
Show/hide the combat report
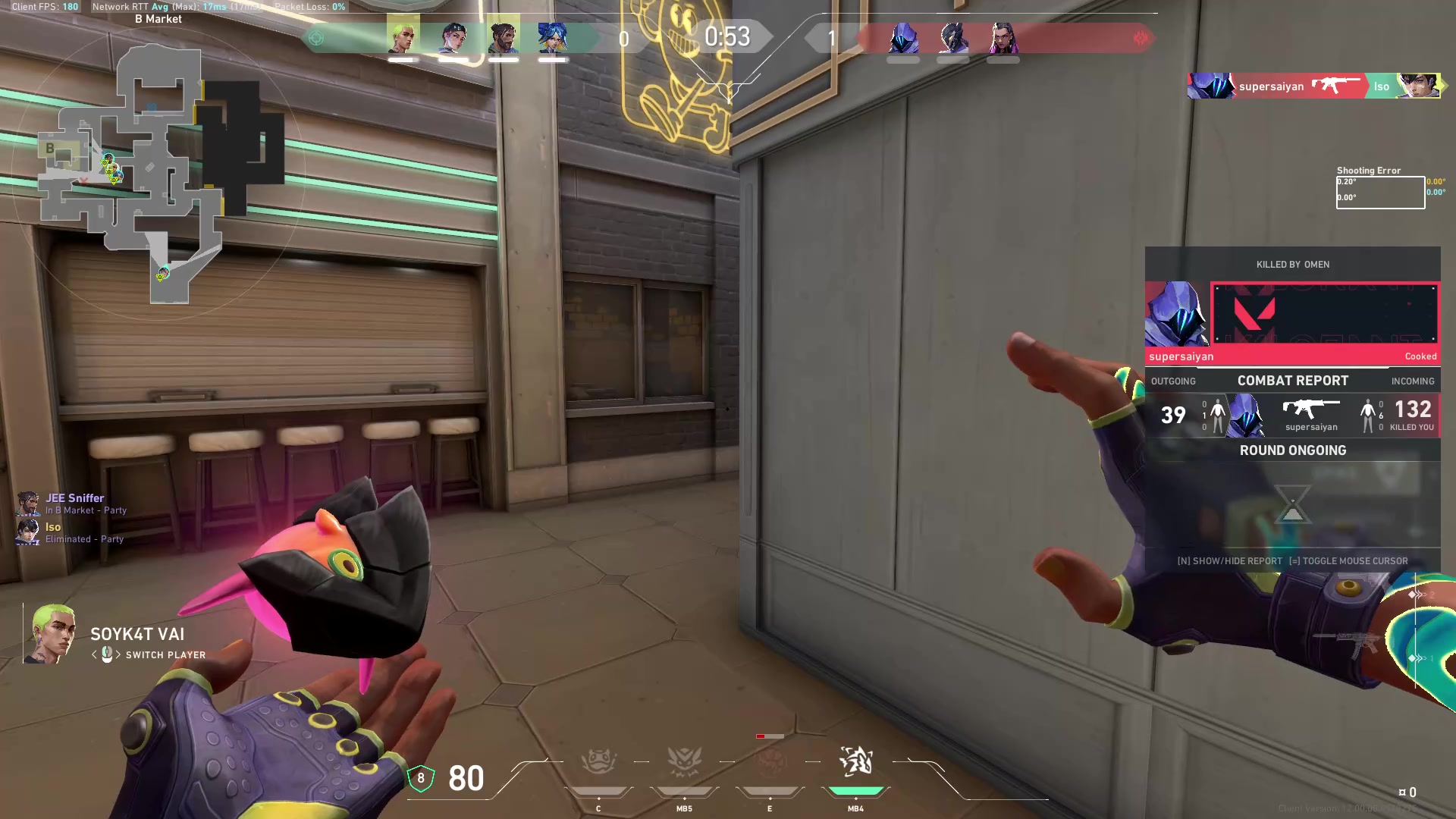tap(1230, 561)
